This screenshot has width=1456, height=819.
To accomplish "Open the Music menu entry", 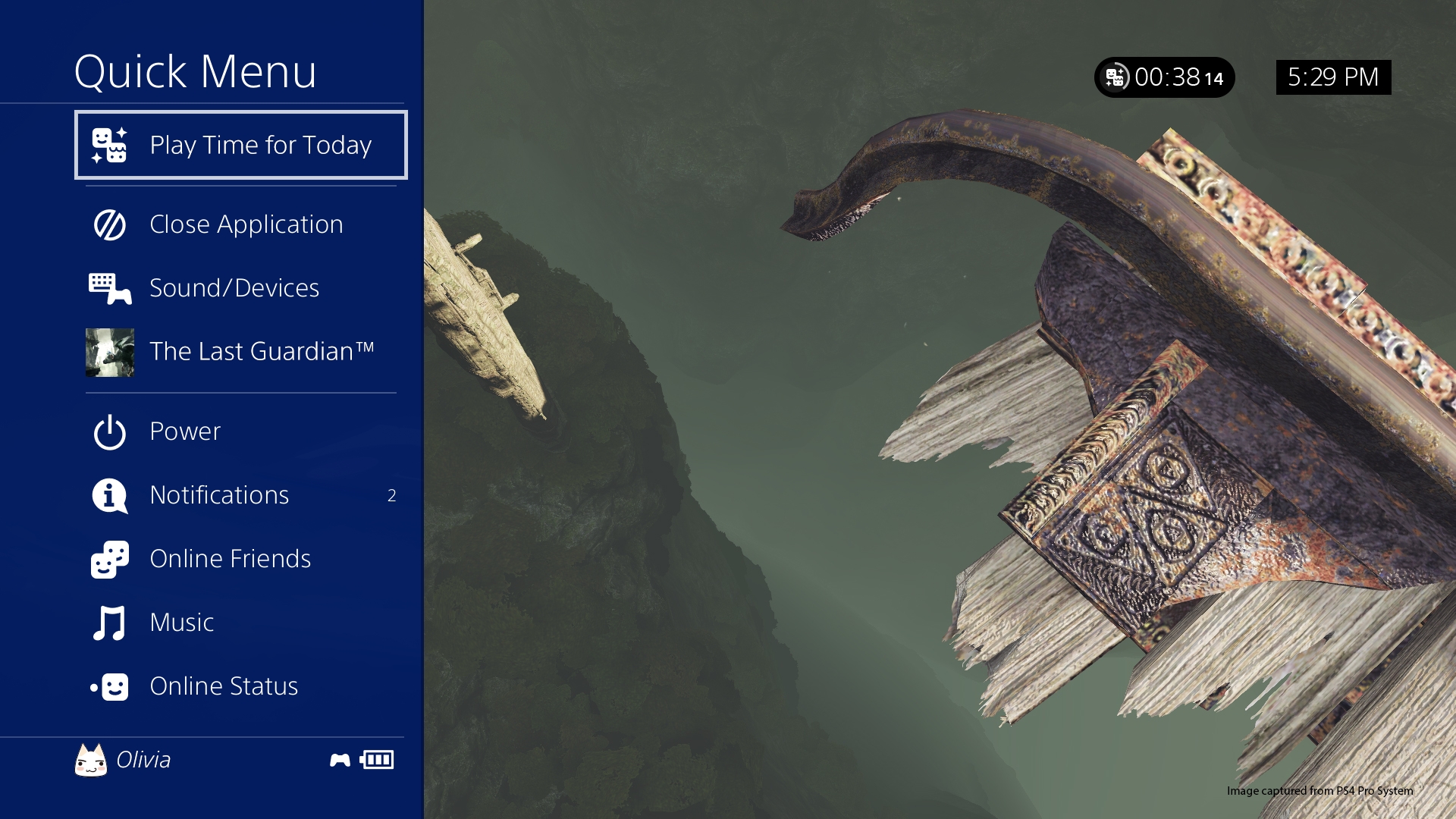I will [x=241, y=623].
